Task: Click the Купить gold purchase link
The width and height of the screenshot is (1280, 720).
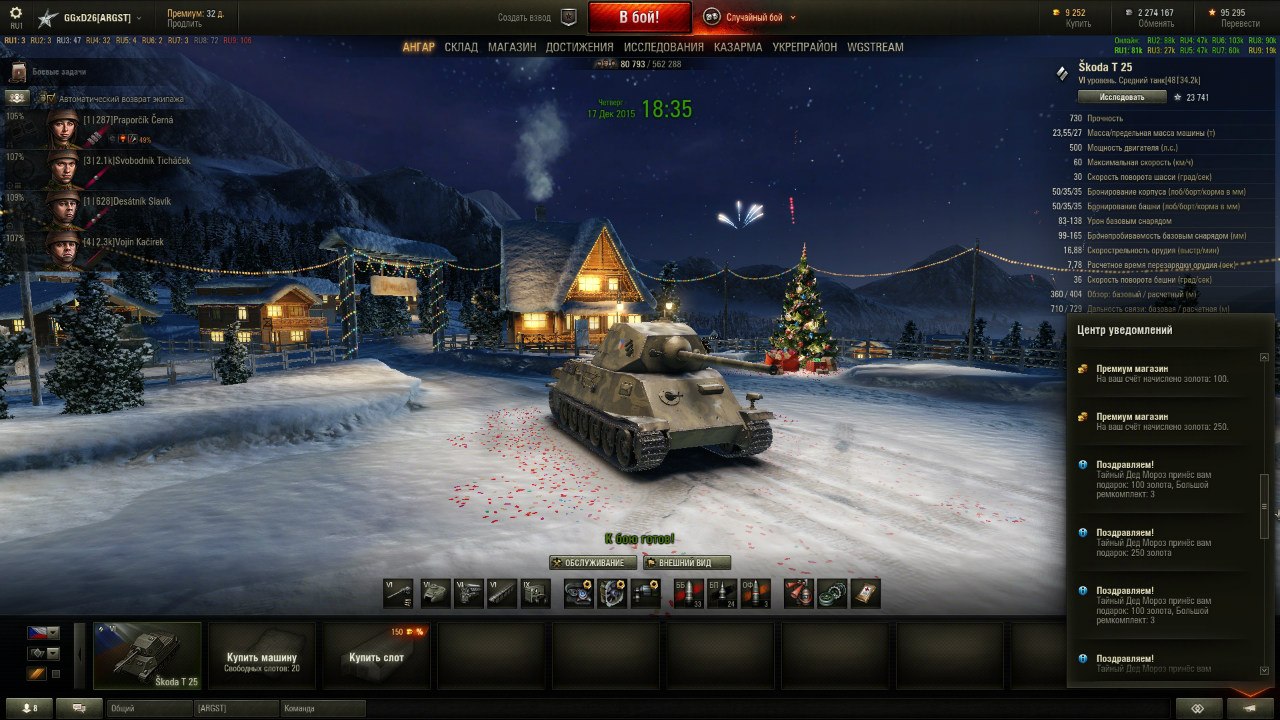Action: (x=1078, y=23)
